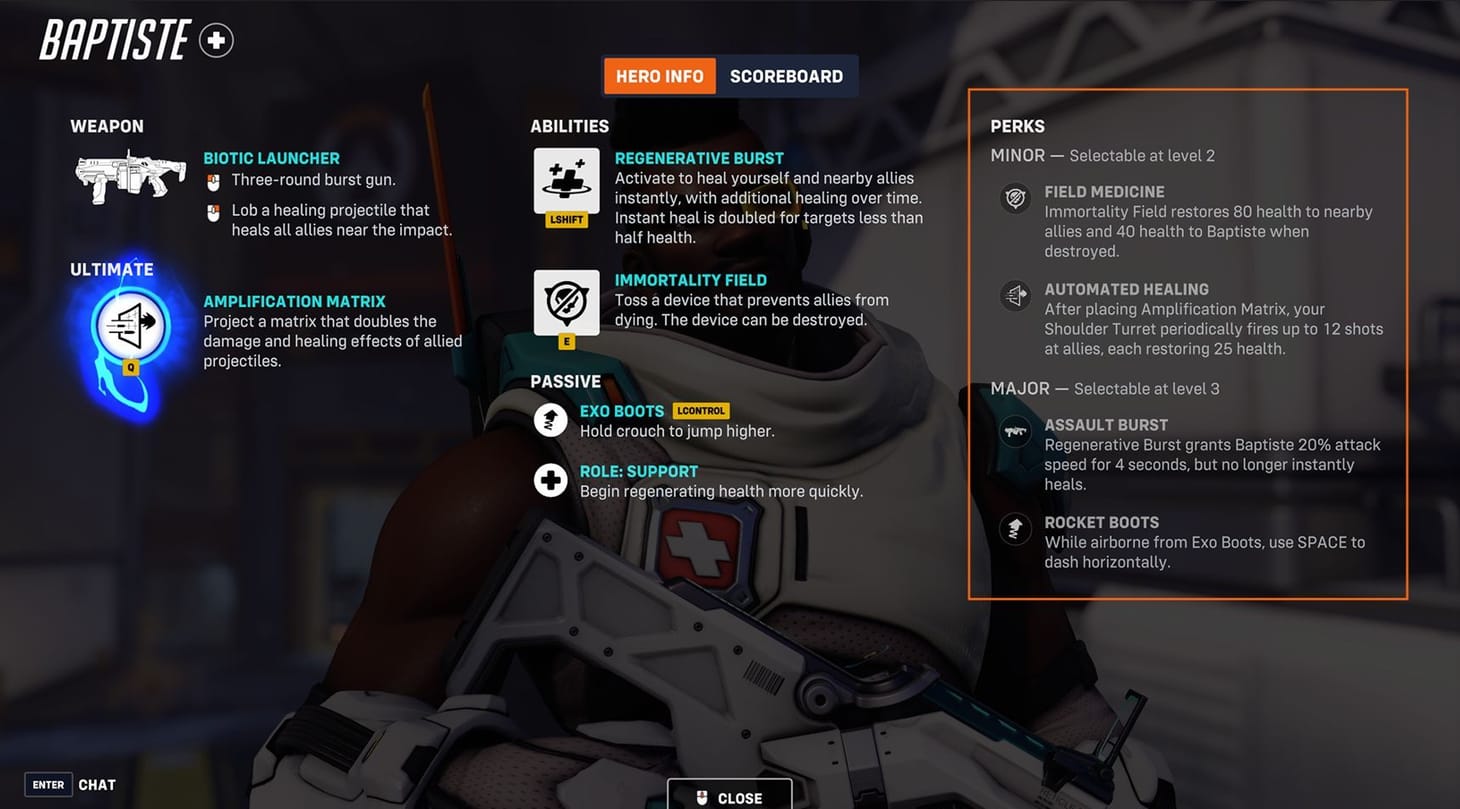Screen dimensions: 1460x809
Task: Click the Automated Healing perk icon
Action: 1015,295
